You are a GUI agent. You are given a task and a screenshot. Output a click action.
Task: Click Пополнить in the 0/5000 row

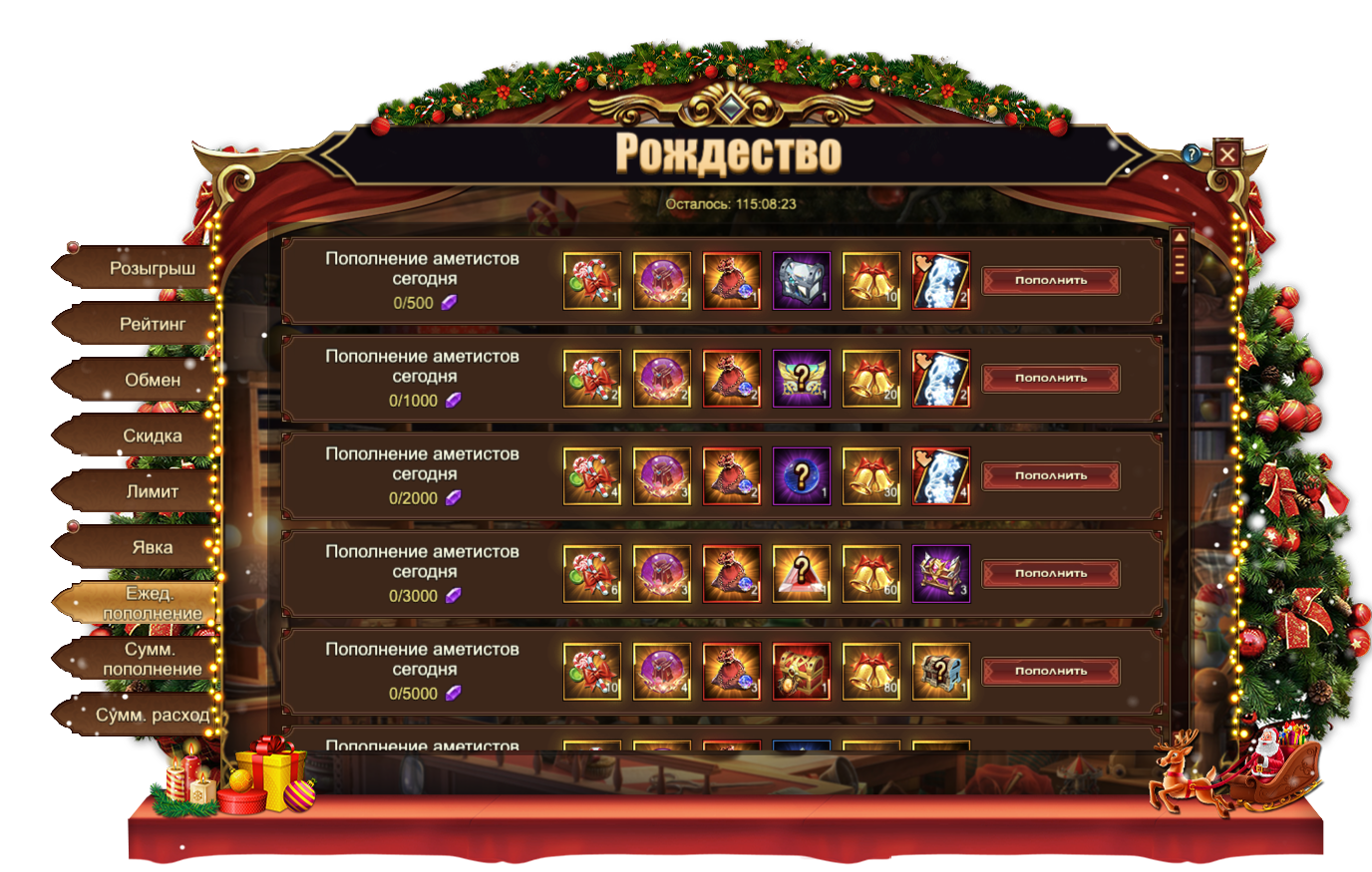tap(1051, 672)
